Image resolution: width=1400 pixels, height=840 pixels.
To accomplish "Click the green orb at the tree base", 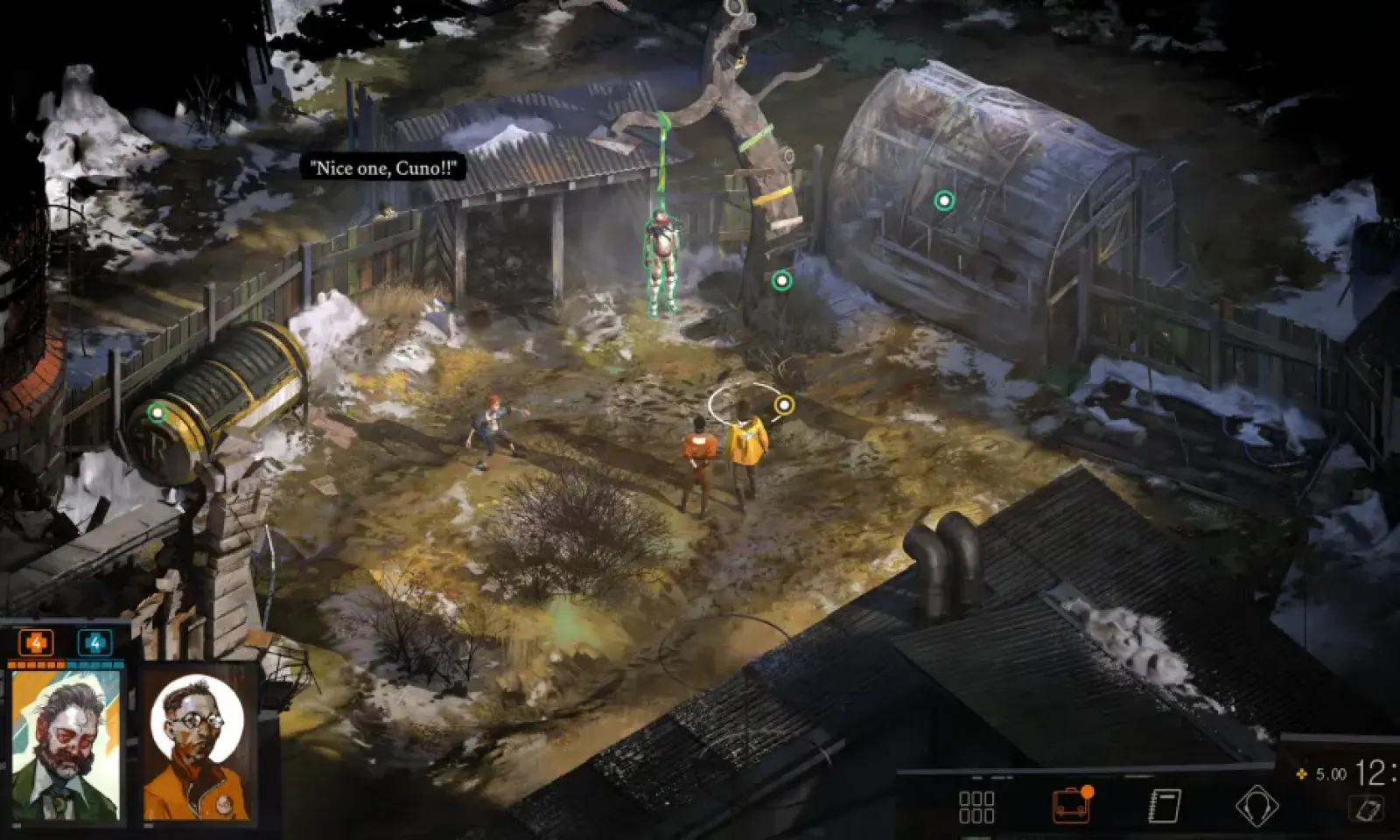I will [x=781, y=281].
